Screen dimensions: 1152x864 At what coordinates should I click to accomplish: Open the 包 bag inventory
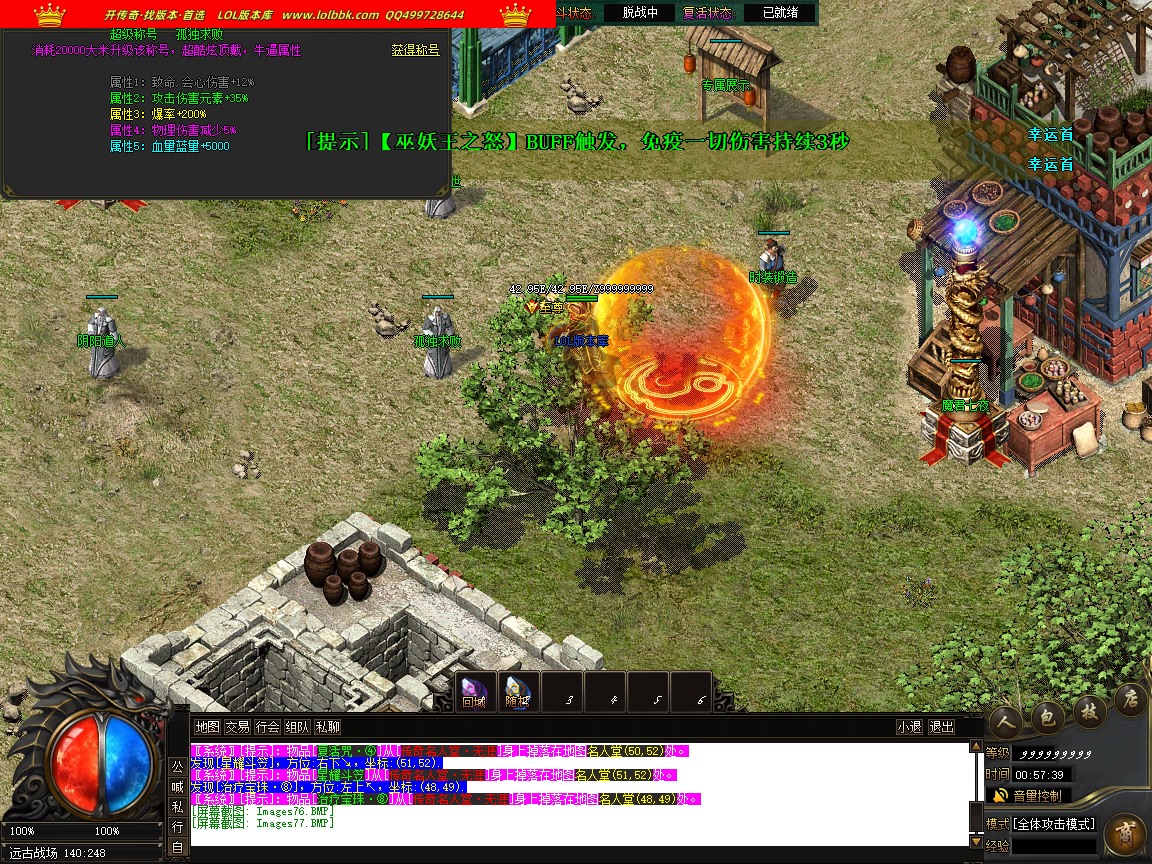pyautogui.click(x=1045, y=712)
